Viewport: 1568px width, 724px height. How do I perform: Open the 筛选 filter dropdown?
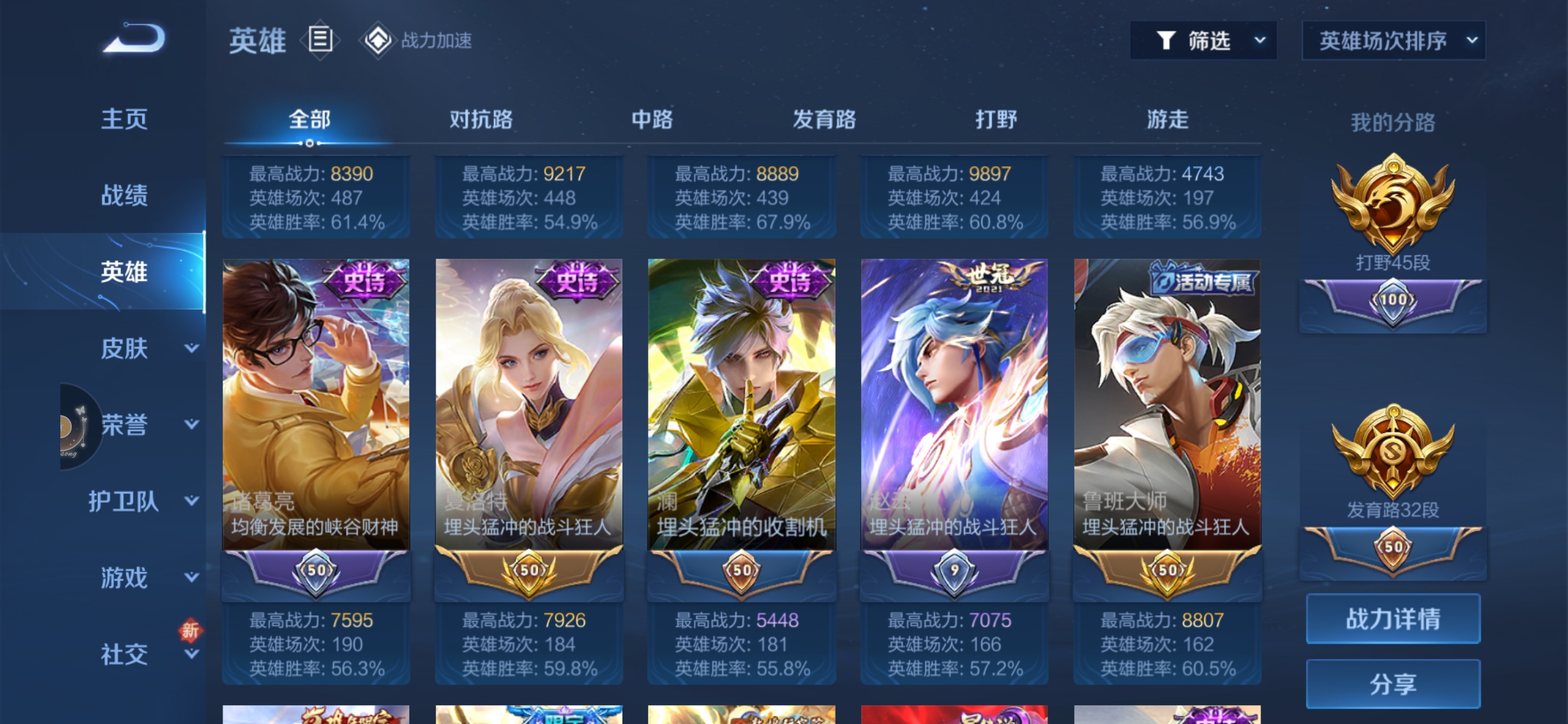1203,41
